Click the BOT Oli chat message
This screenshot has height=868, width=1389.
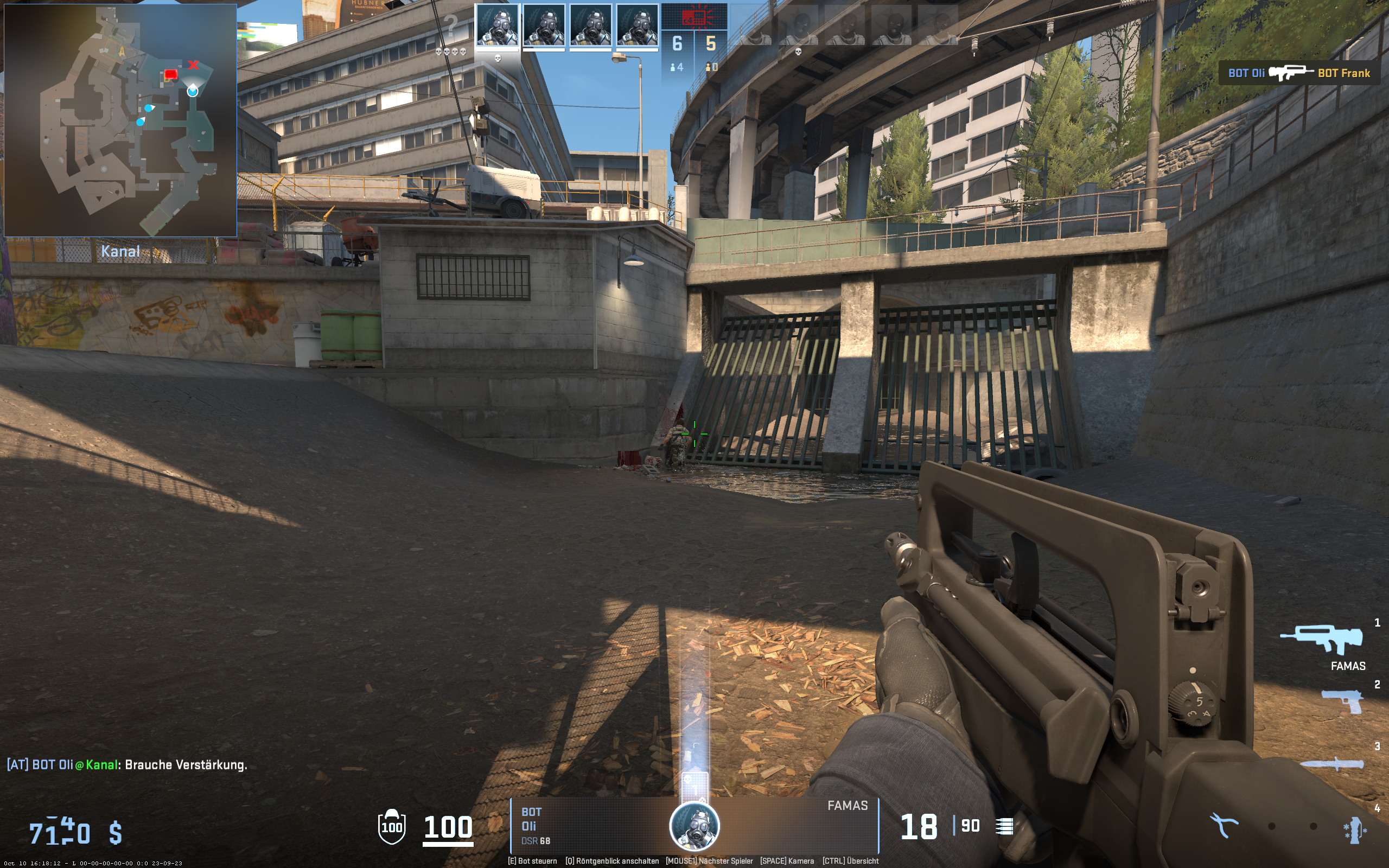127,765
